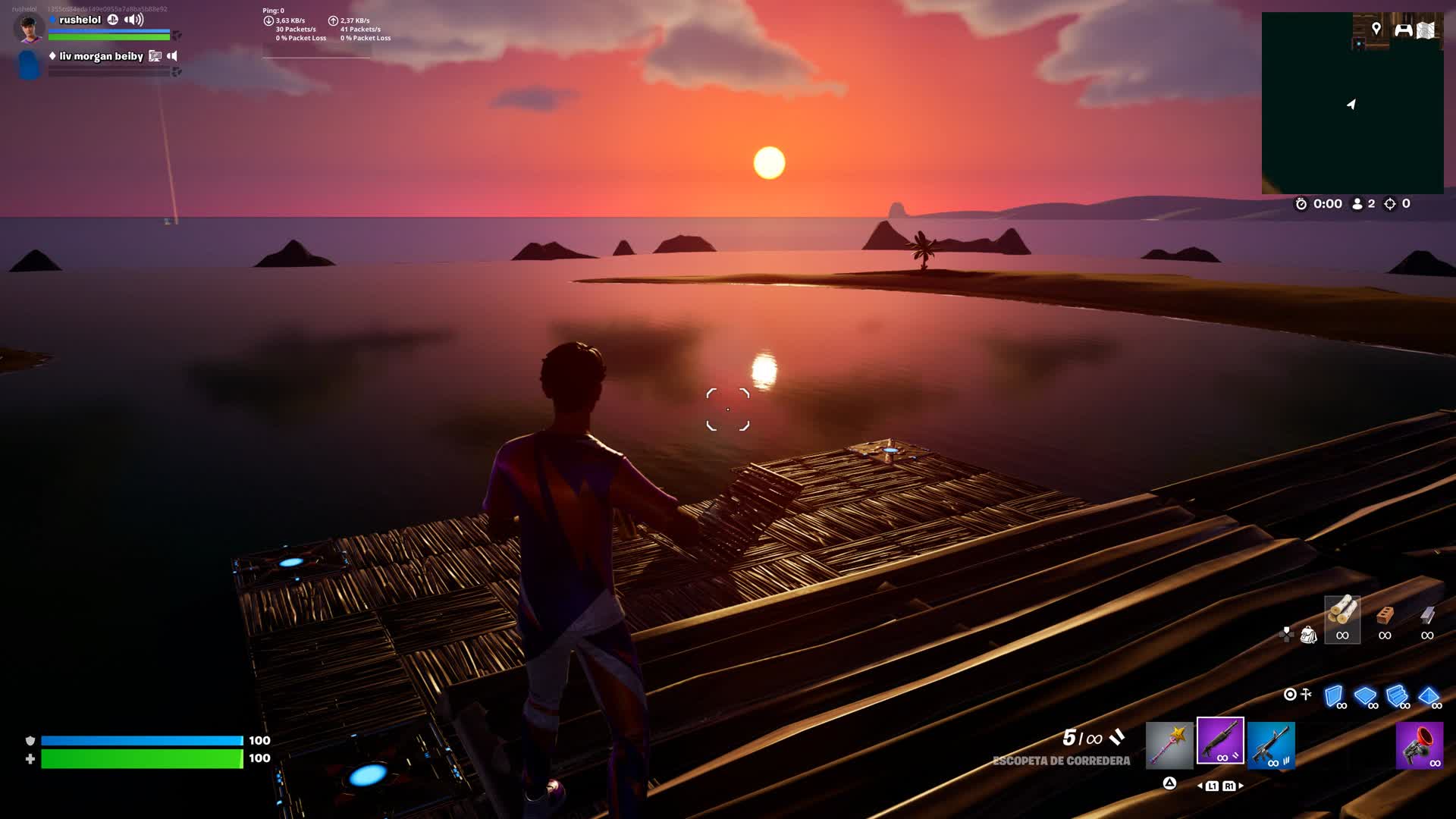Pick the pyramid roof building piece

pos(1429,696)
